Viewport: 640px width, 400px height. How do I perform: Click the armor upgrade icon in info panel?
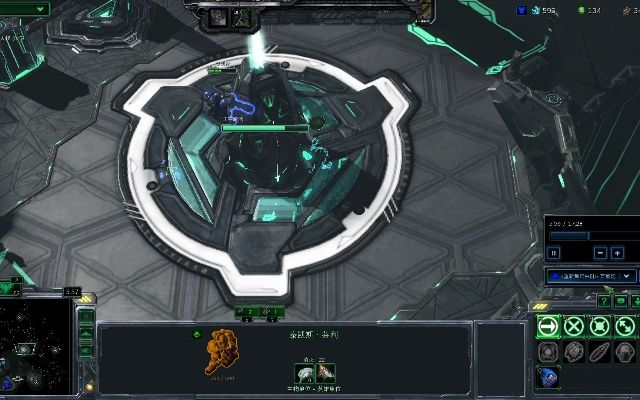pos(327,373)
